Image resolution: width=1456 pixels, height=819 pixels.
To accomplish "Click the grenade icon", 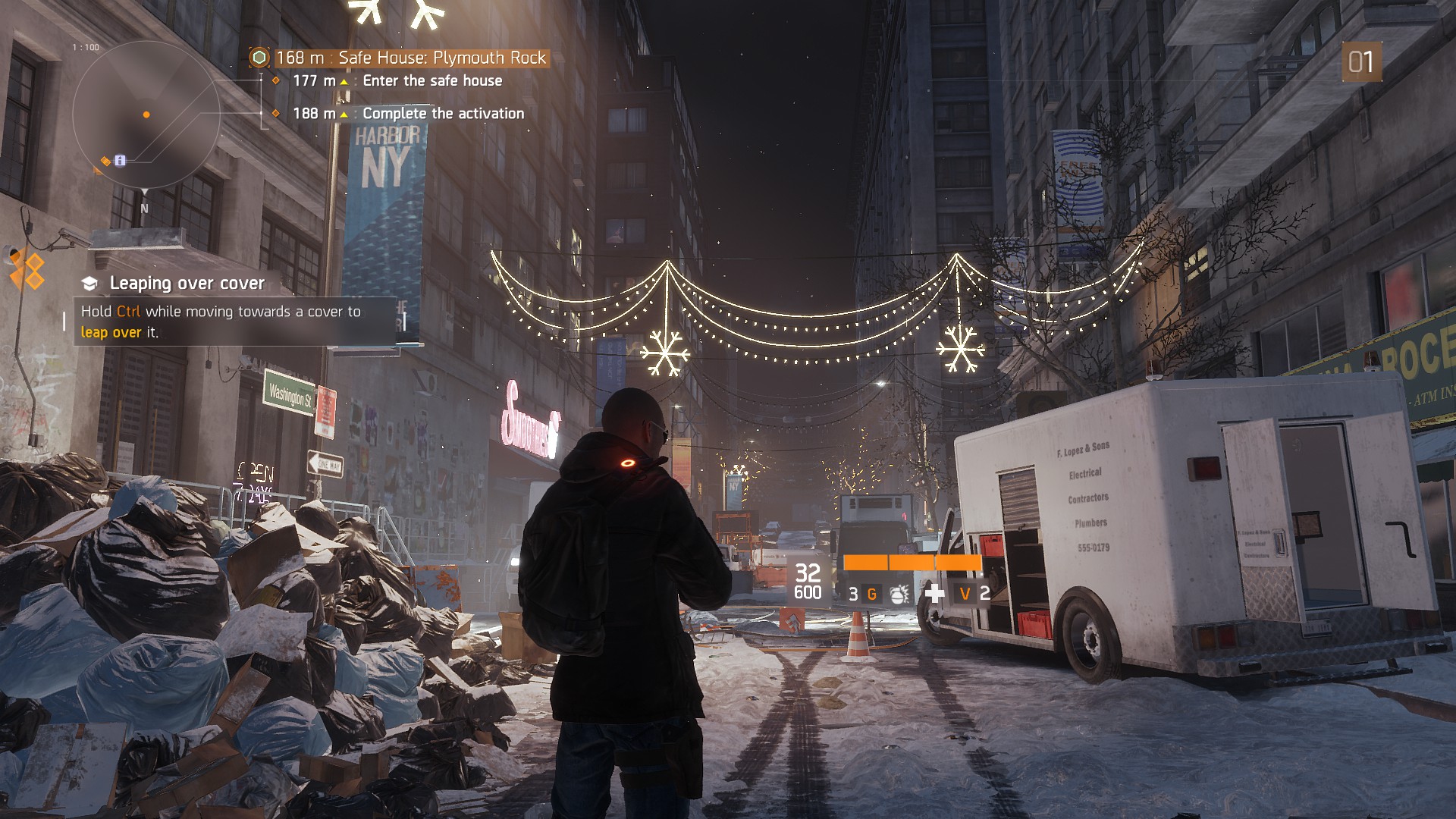I will [x=899, y=594].
